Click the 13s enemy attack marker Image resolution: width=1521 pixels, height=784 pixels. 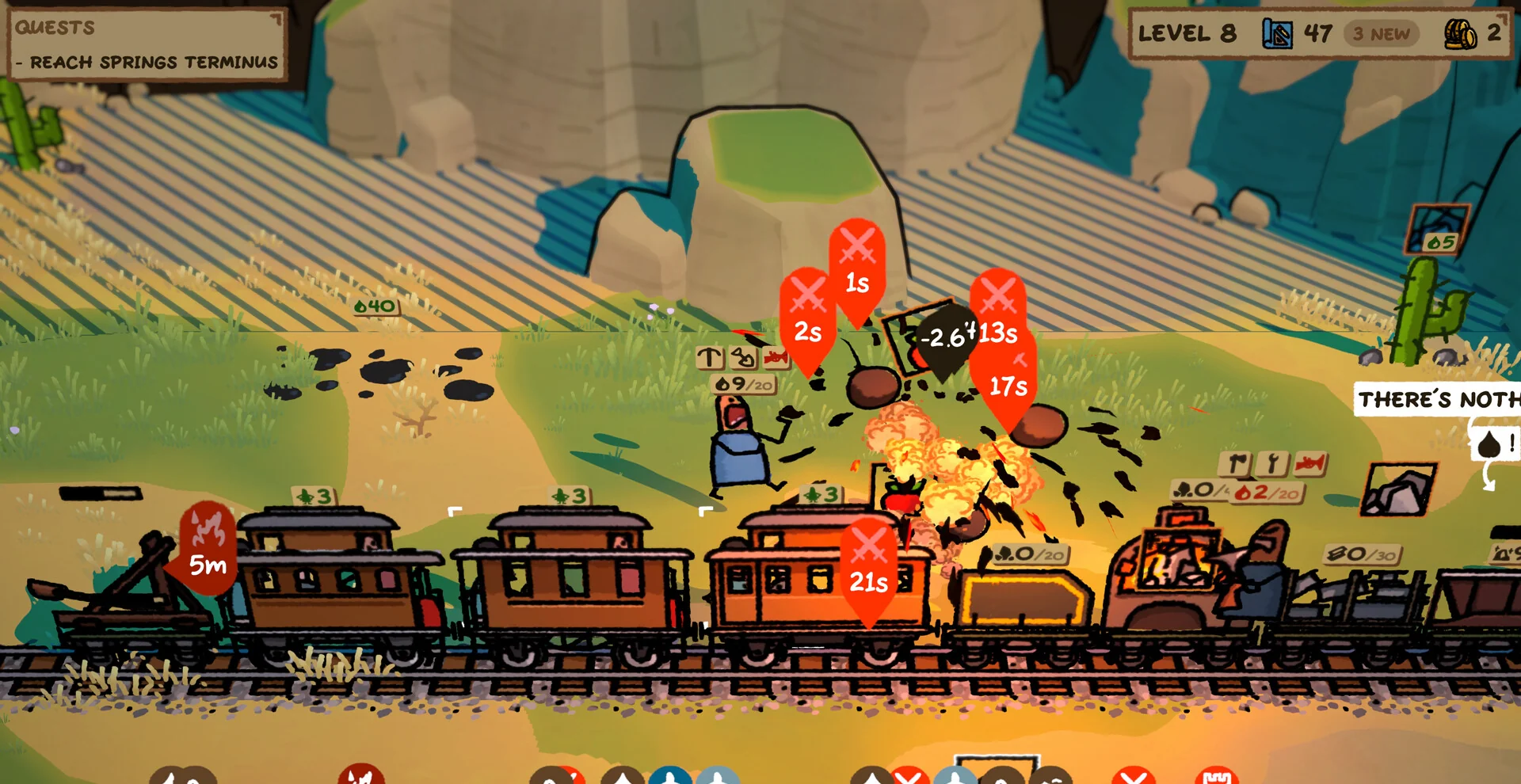(998, 317)
